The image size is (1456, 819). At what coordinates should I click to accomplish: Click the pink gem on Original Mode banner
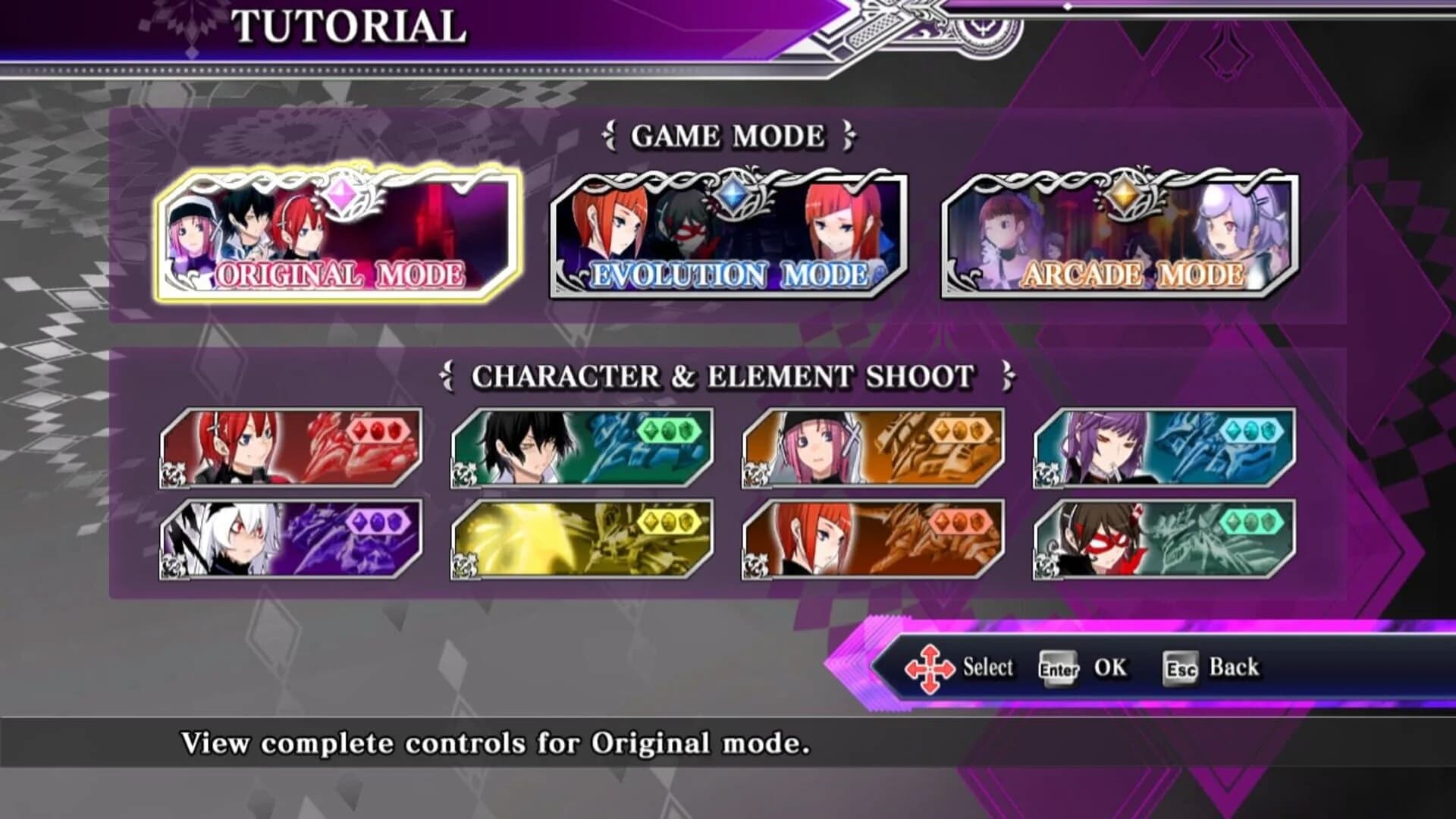click(x=340, y=194)
